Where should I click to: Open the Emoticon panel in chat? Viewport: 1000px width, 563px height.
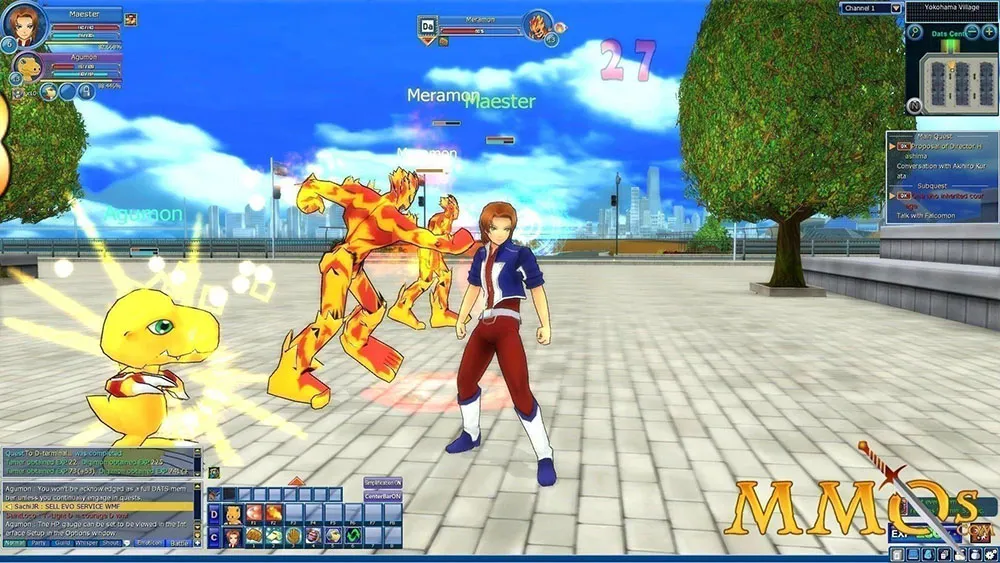[x=148, y=542]
